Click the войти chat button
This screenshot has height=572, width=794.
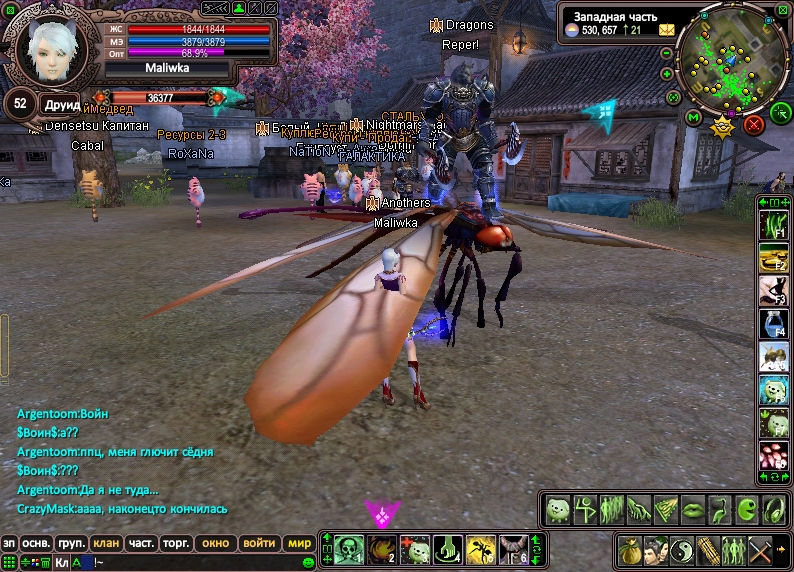(259, 544)
